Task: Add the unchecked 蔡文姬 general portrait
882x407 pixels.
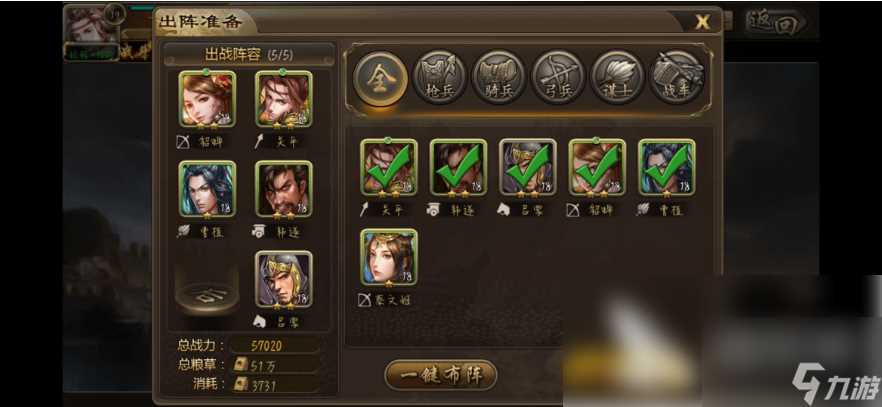Action: pos(389,258)
